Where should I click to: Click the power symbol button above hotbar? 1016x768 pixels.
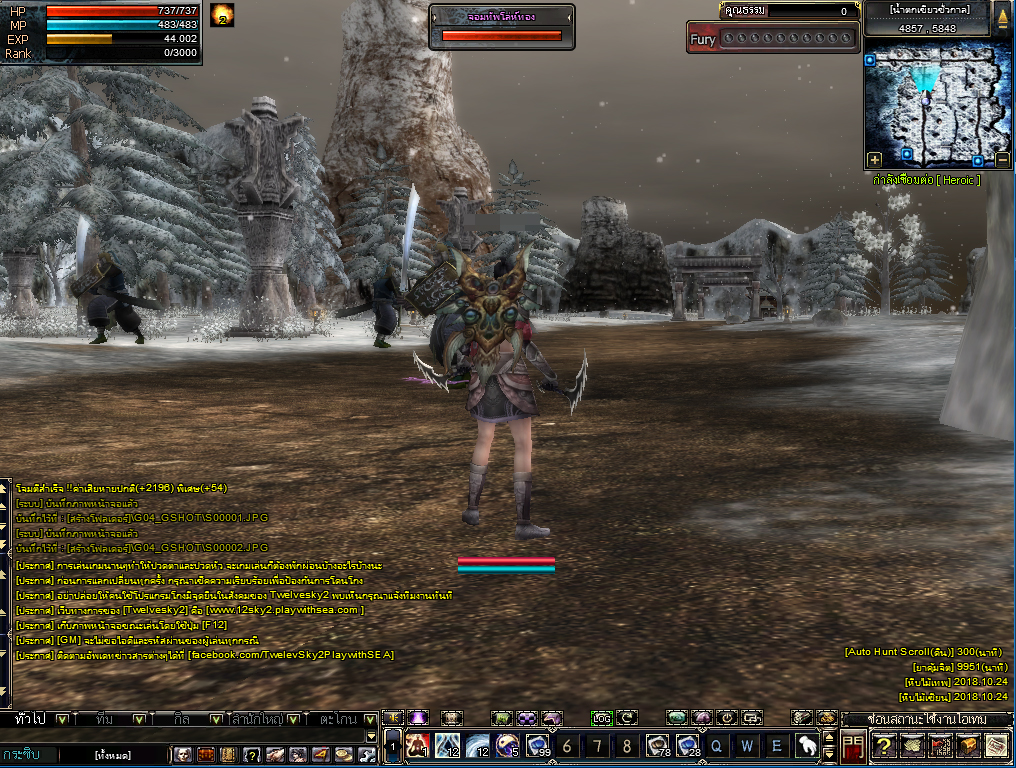pos(727,718)
